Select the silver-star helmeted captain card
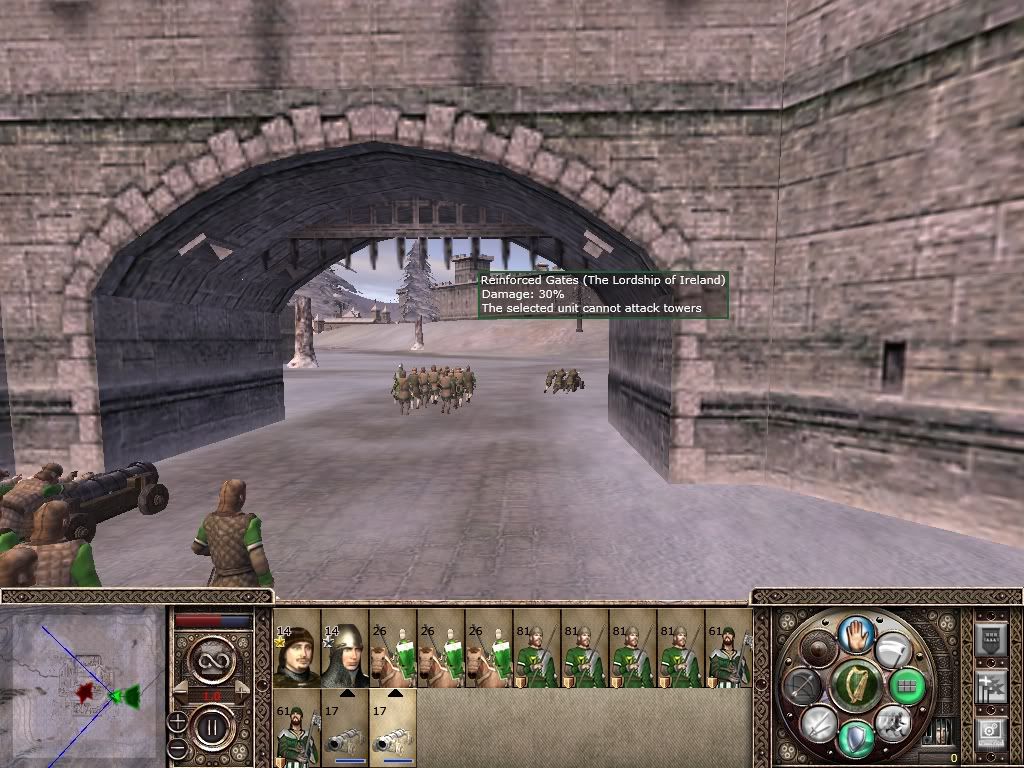1024x768 pixels. 344,650
